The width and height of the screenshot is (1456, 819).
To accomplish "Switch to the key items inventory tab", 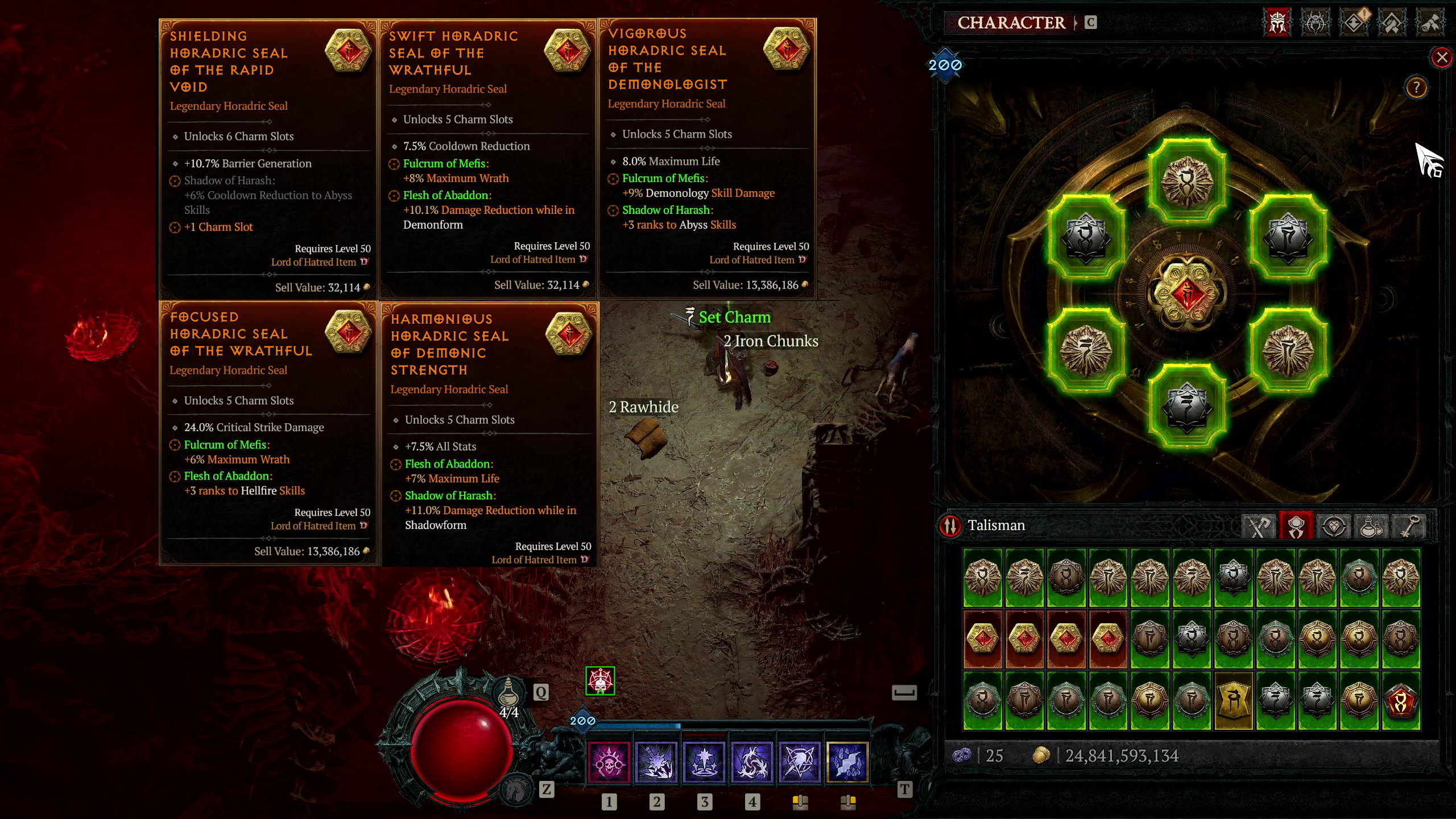I will pos(1409,526).
